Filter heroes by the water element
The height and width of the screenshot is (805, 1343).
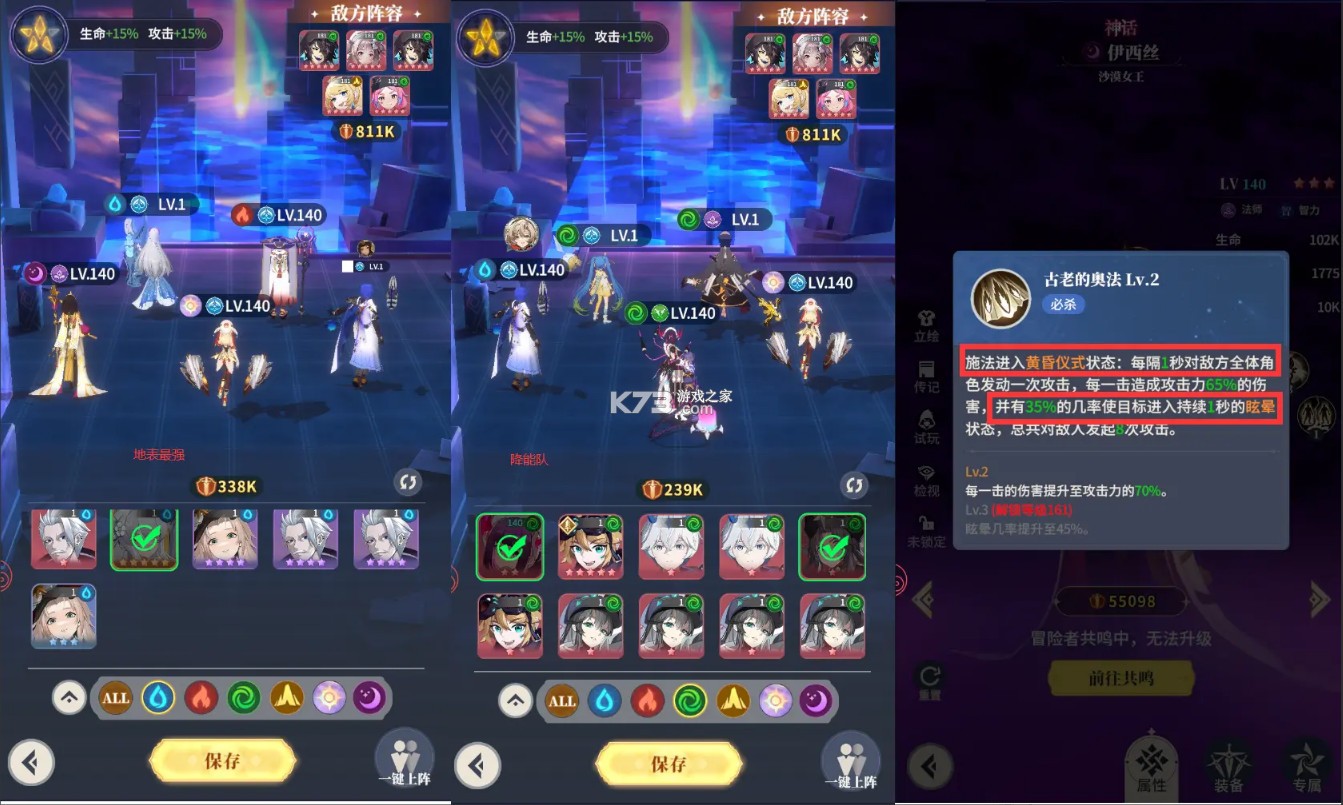point(156,698)
